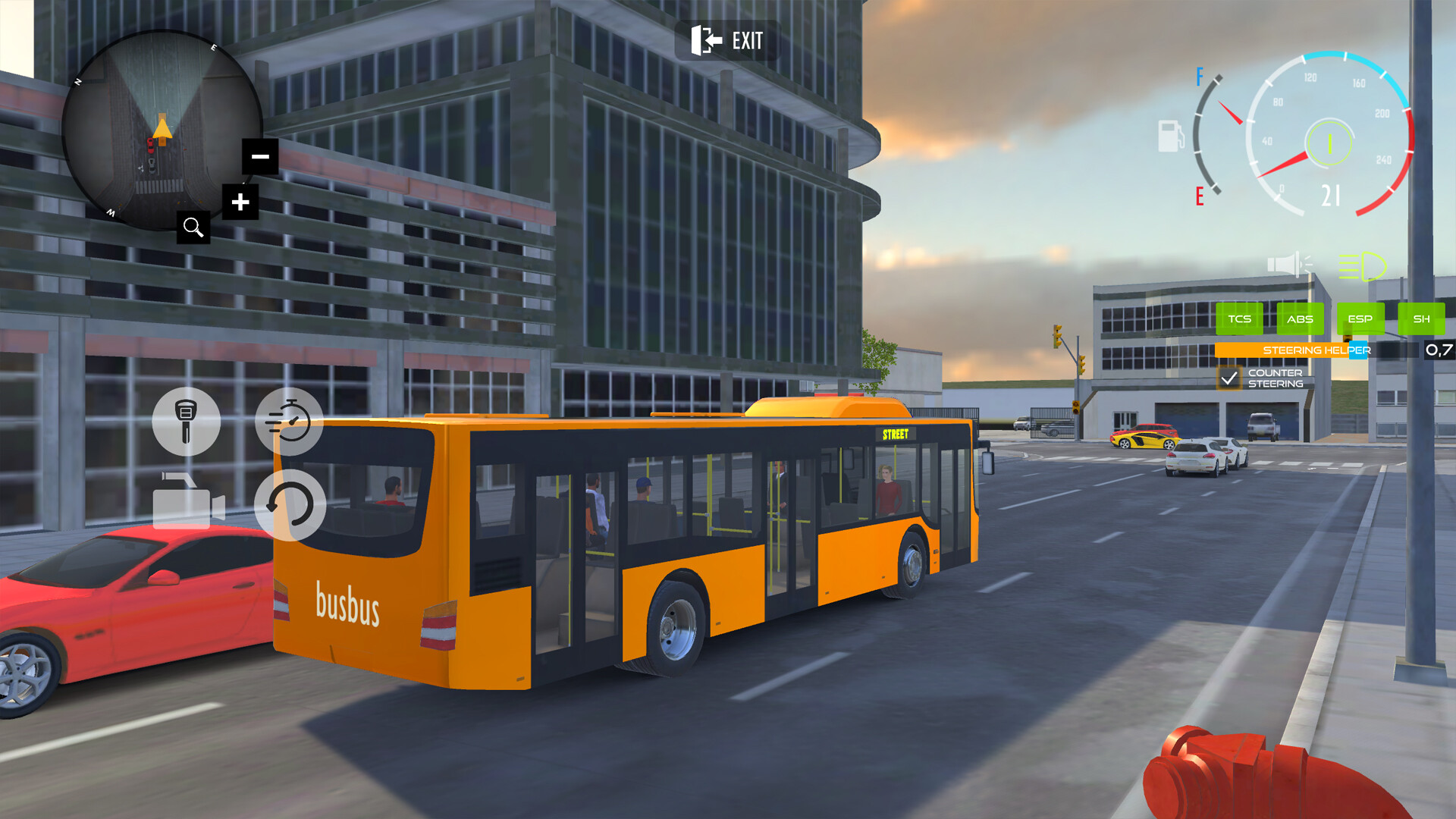Zoom in the minimap with the plus button
Image resolution: width=1456 pixels, height=819 pixels.
(x=241, y=202)
